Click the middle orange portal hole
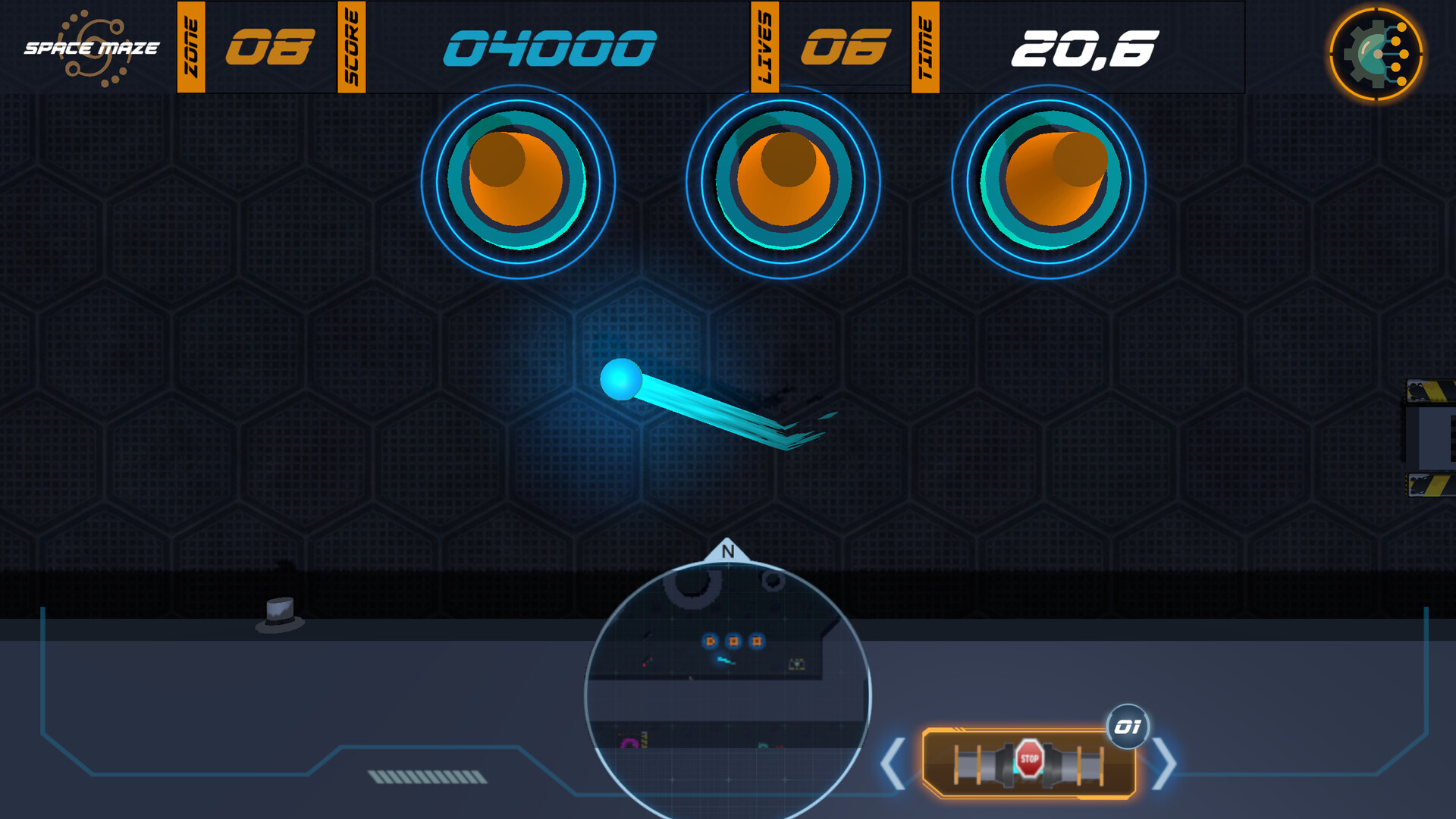Screen dimensions: 1456x819 tap(783, 180)
